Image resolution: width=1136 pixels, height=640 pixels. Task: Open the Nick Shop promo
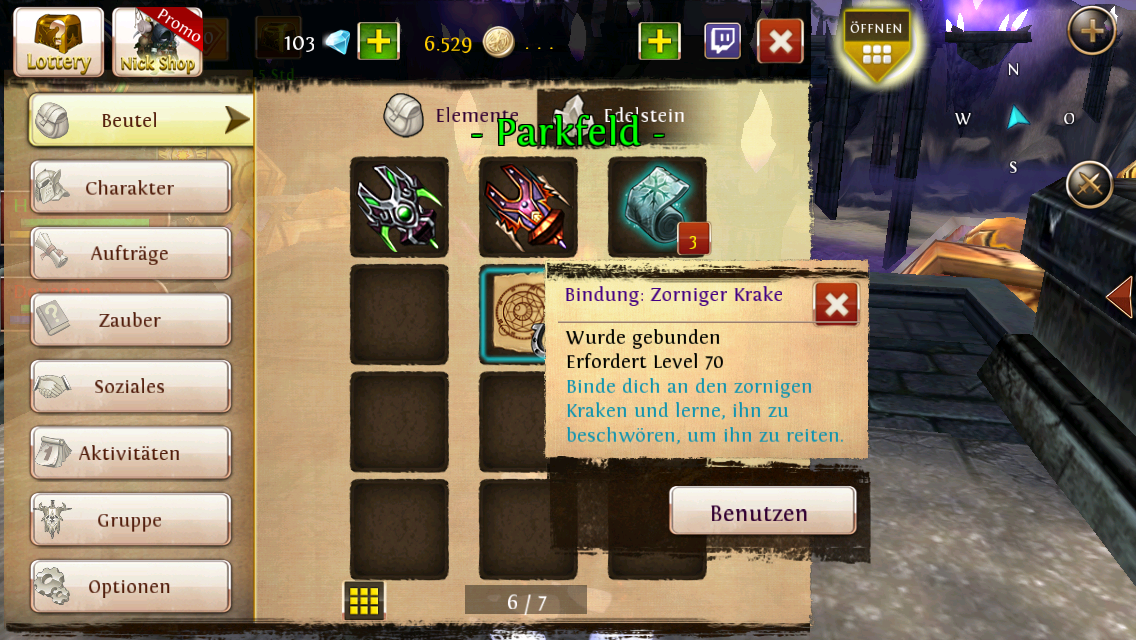point(157,42)
